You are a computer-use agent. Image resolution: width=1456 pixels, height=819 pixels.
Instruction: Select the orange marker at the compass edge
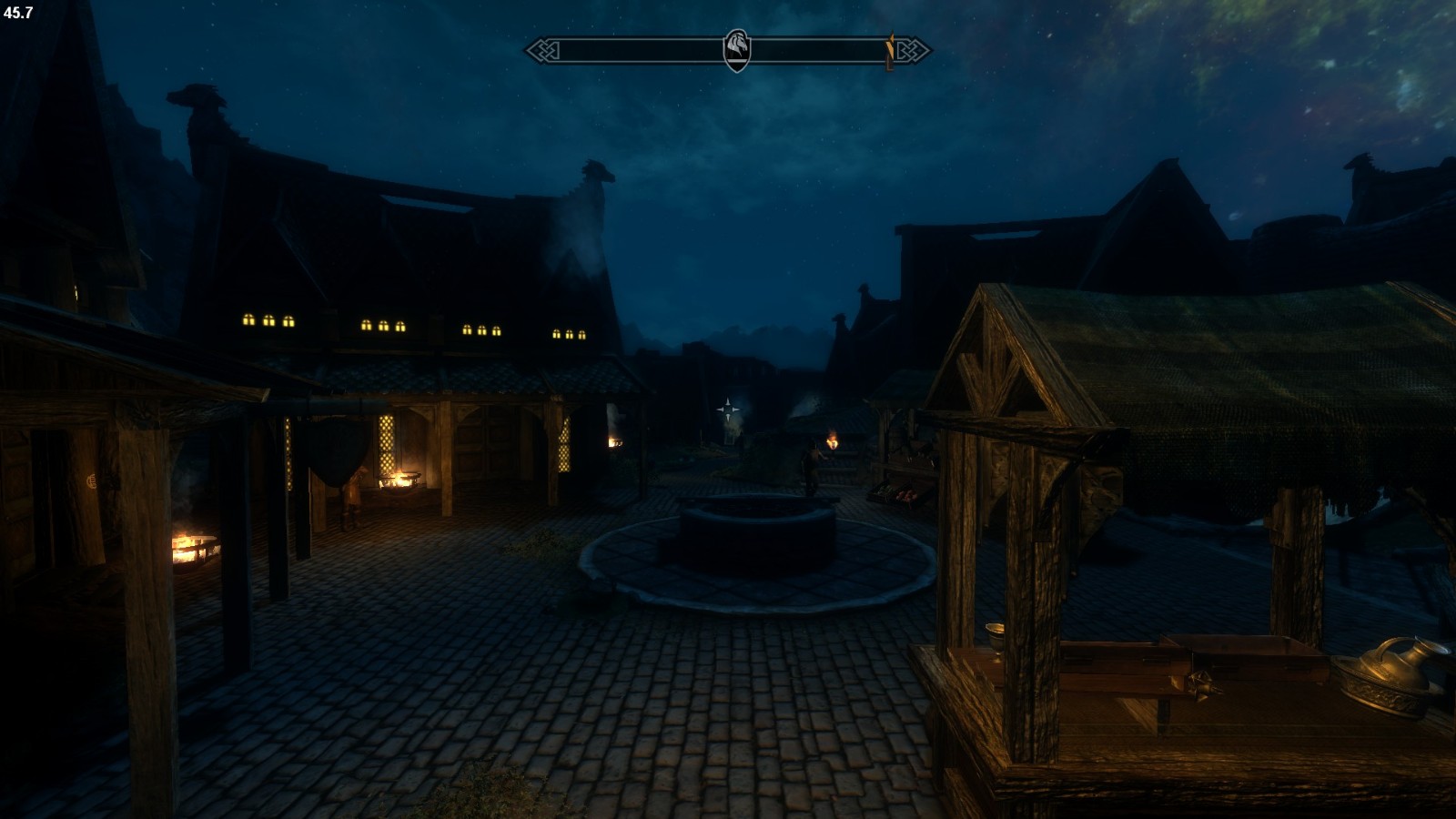click(891, 51)
